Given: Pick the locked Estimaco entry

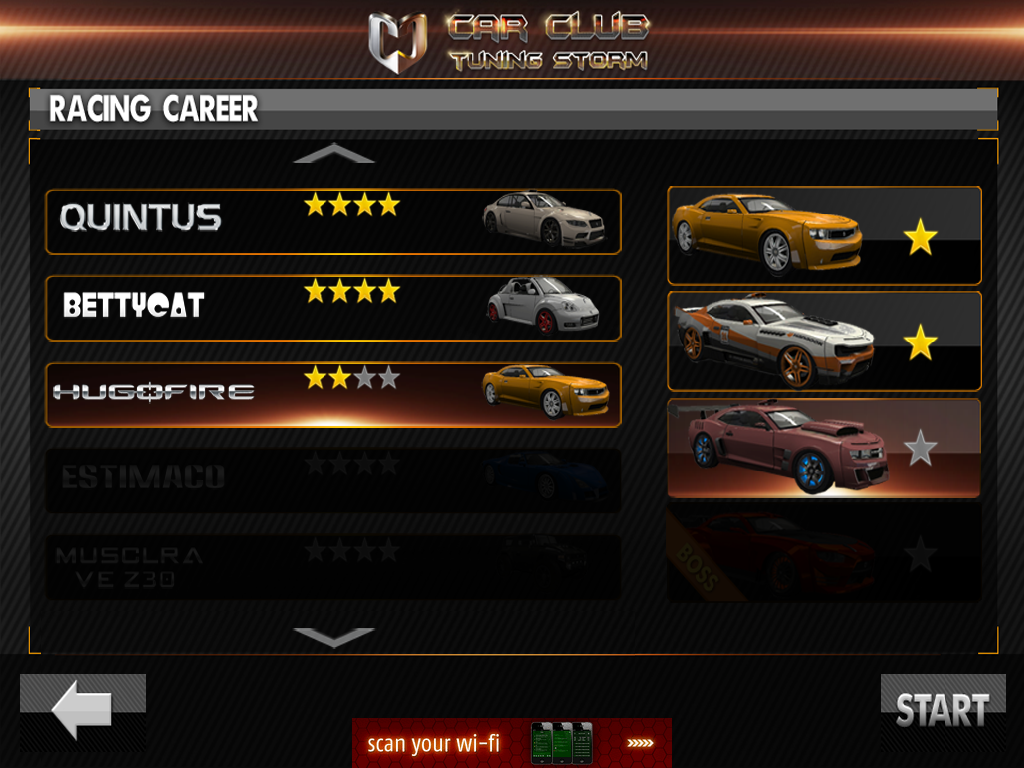Looking at the screenshot, I should coord(333,480).
